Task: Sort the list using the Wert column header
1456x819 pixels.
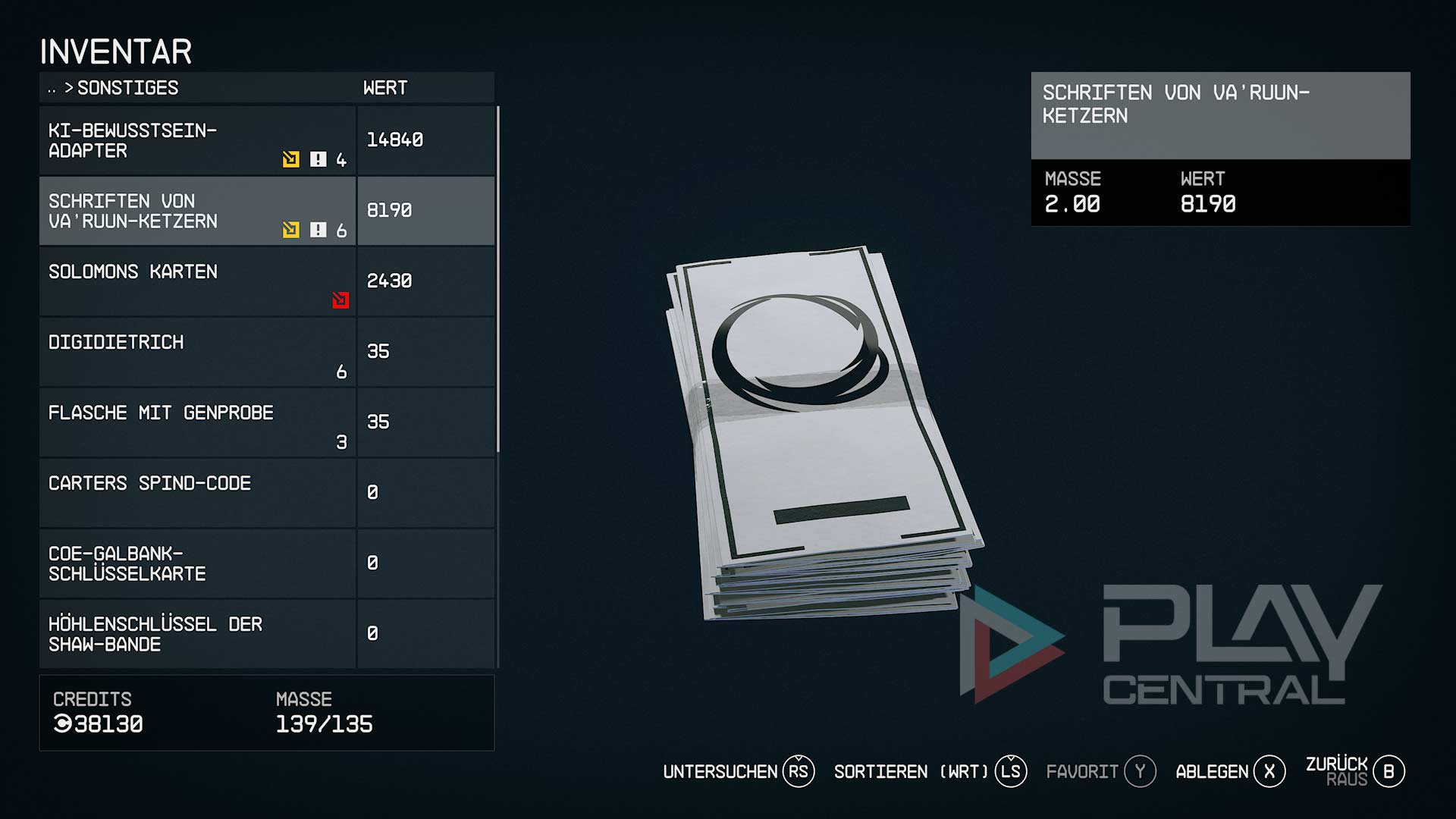Action: [x=385, y=88]
